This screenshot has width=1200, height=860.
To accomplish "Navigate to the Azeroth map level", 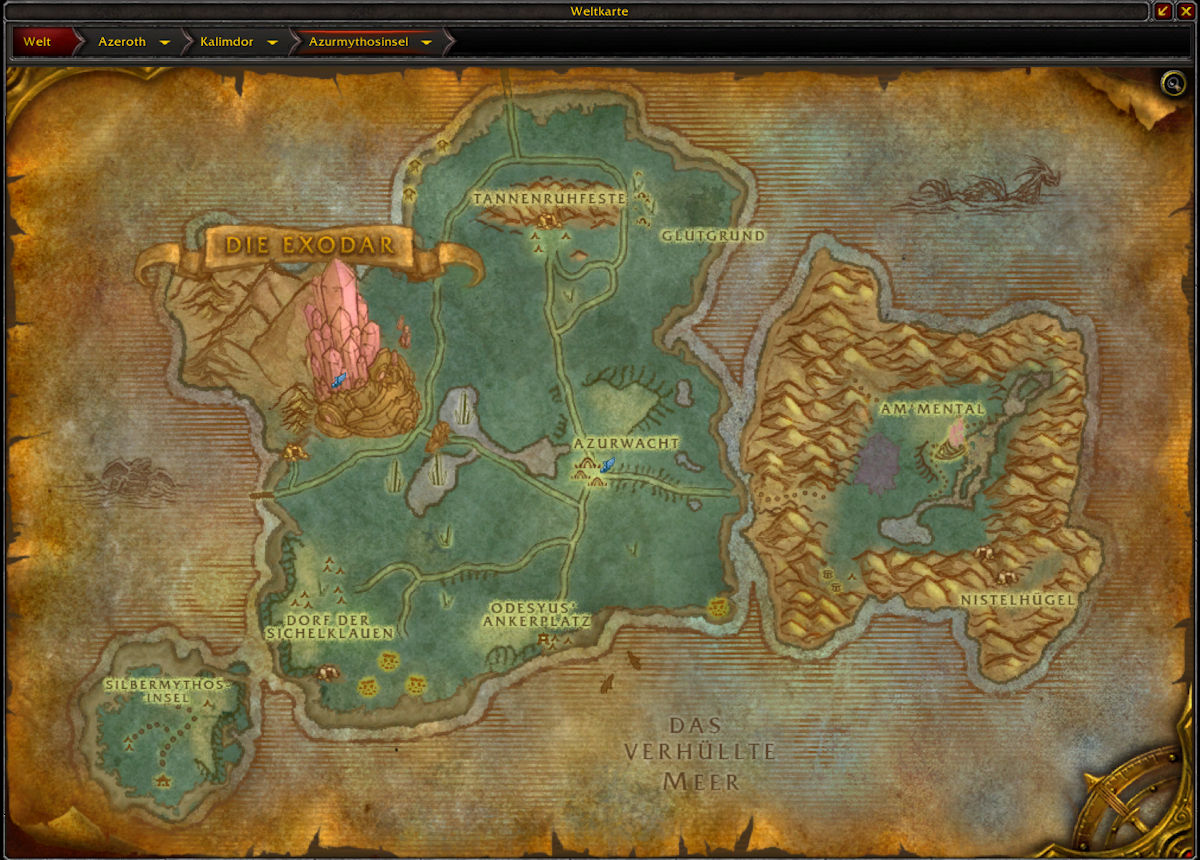I will tap(122, 42).
